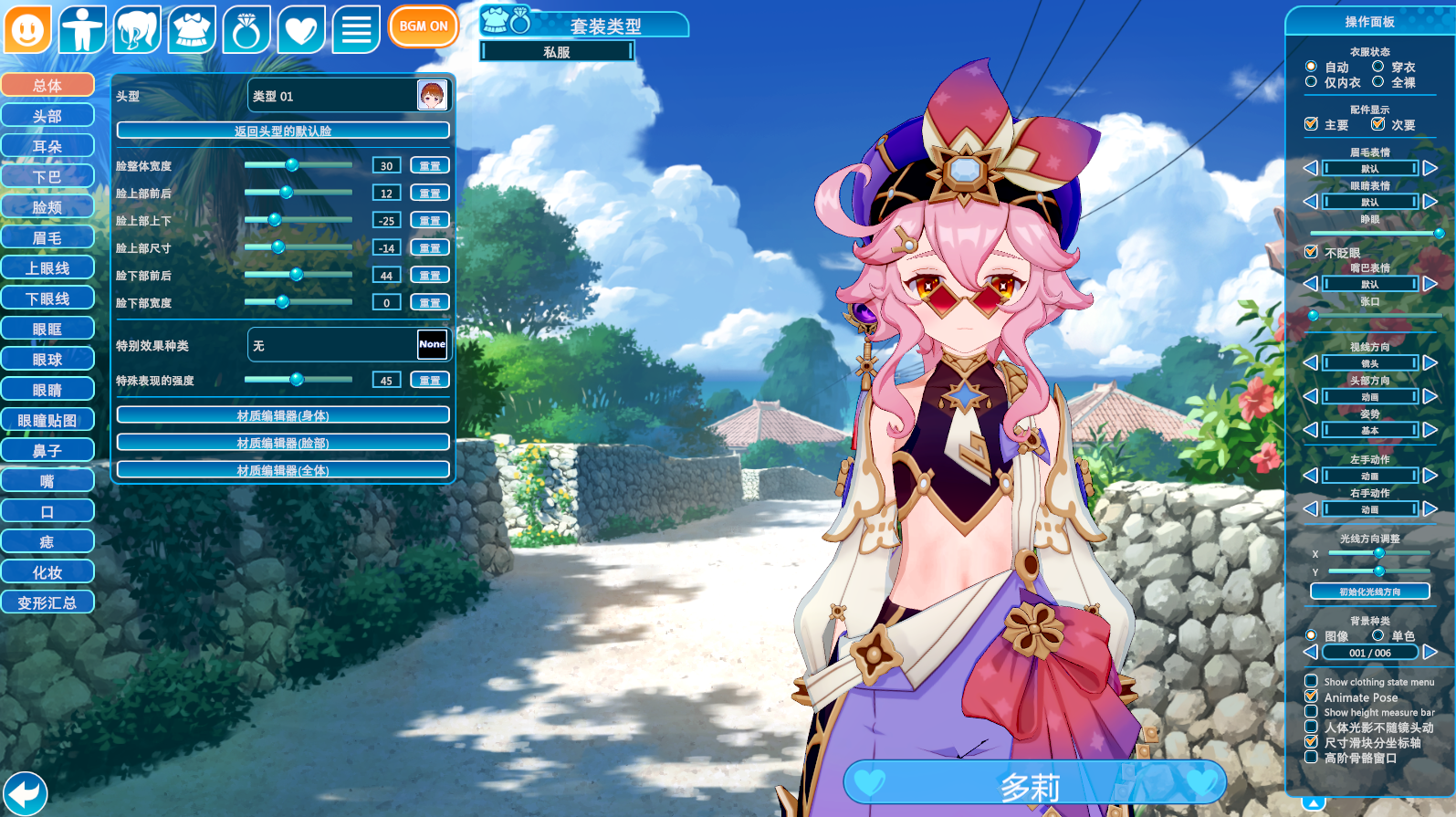Click 返回头型的默认脸 button
Viewport: 1456px width, 817px height.
click(x=283, y=131)
